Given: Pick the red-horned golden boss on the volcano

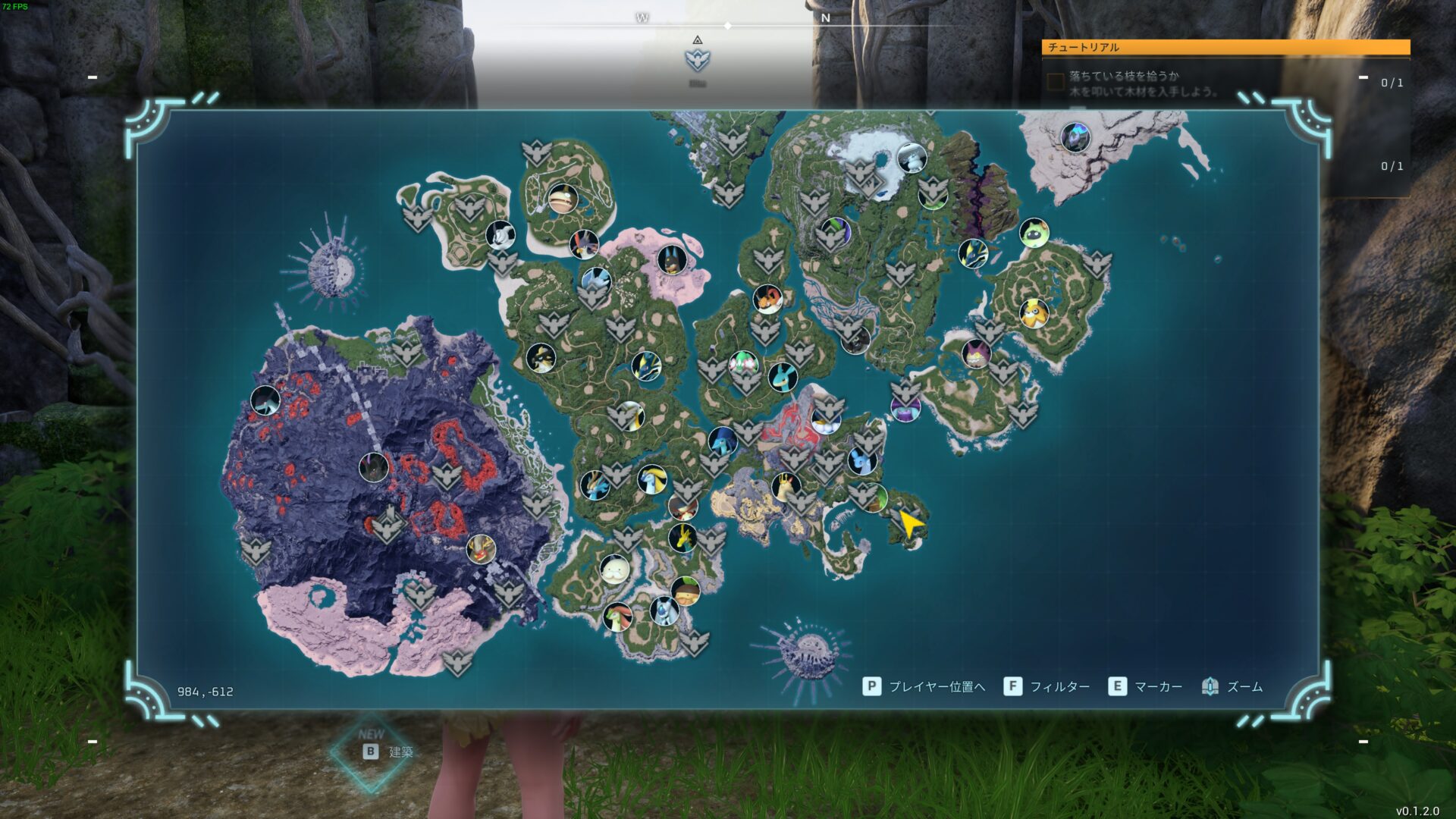Looking at the screenshot, I should tap(480, 548).
